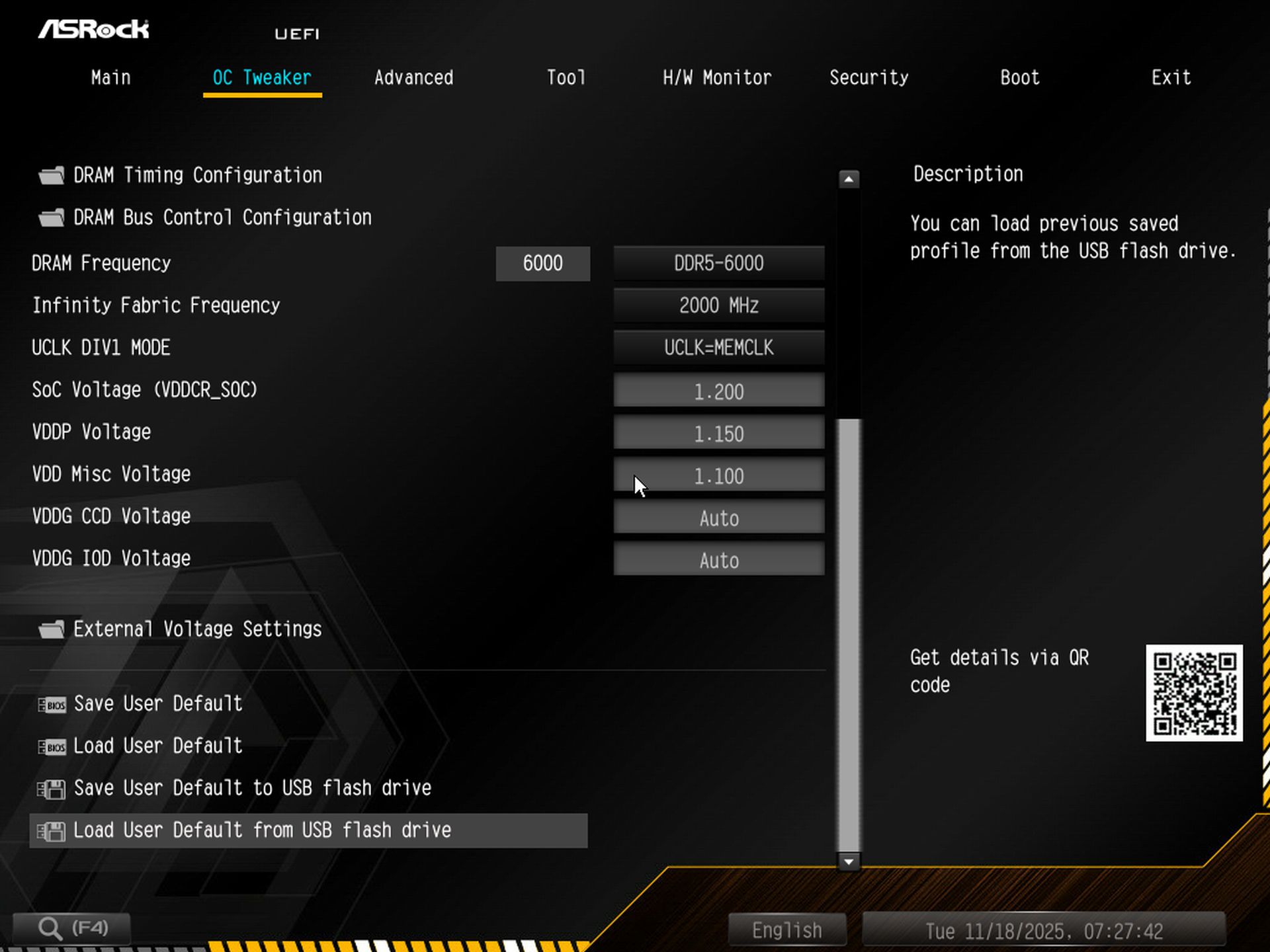The width and height of the screenshot is (1270, 952).
Task: Open the DDR5-6000 DRAM Frequency dropdown
Action: click(x=718, y=263)
